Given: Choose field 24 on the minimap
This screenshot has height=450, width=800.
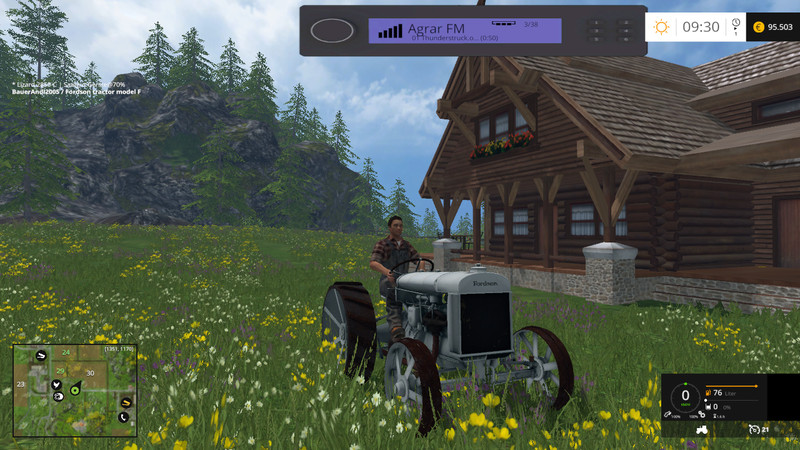Looking at the screenshot, I should pos(66,353).
